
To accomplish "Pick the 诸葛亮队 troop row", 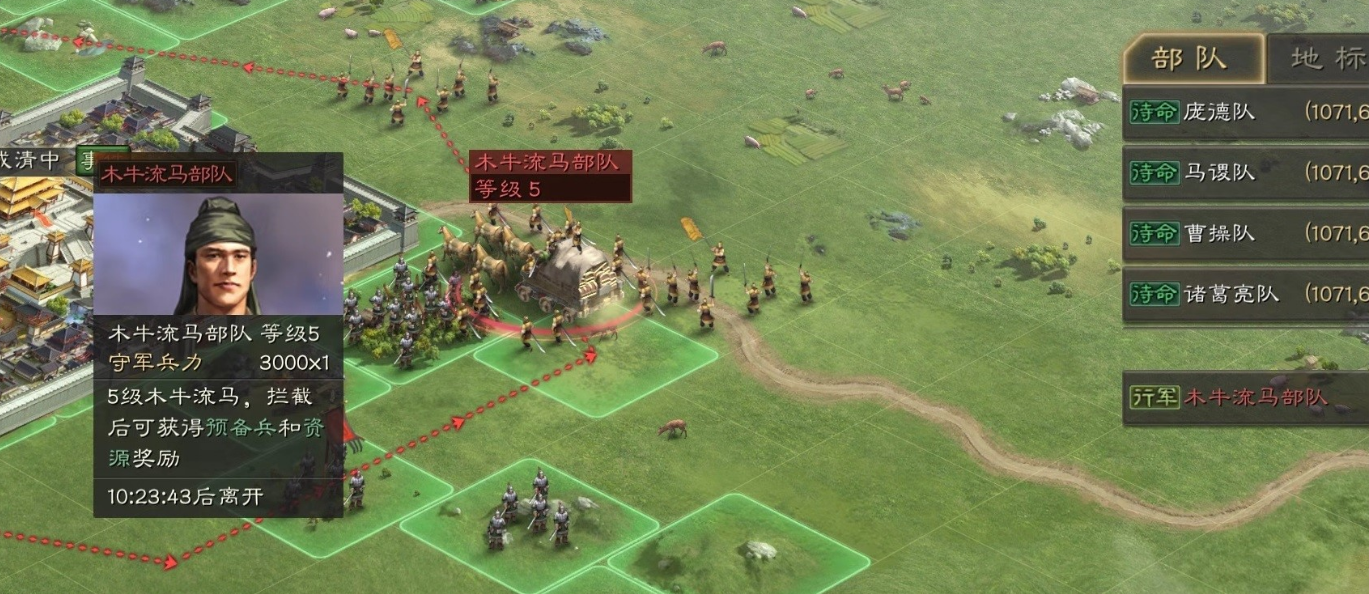I will tap(1245, 294).
